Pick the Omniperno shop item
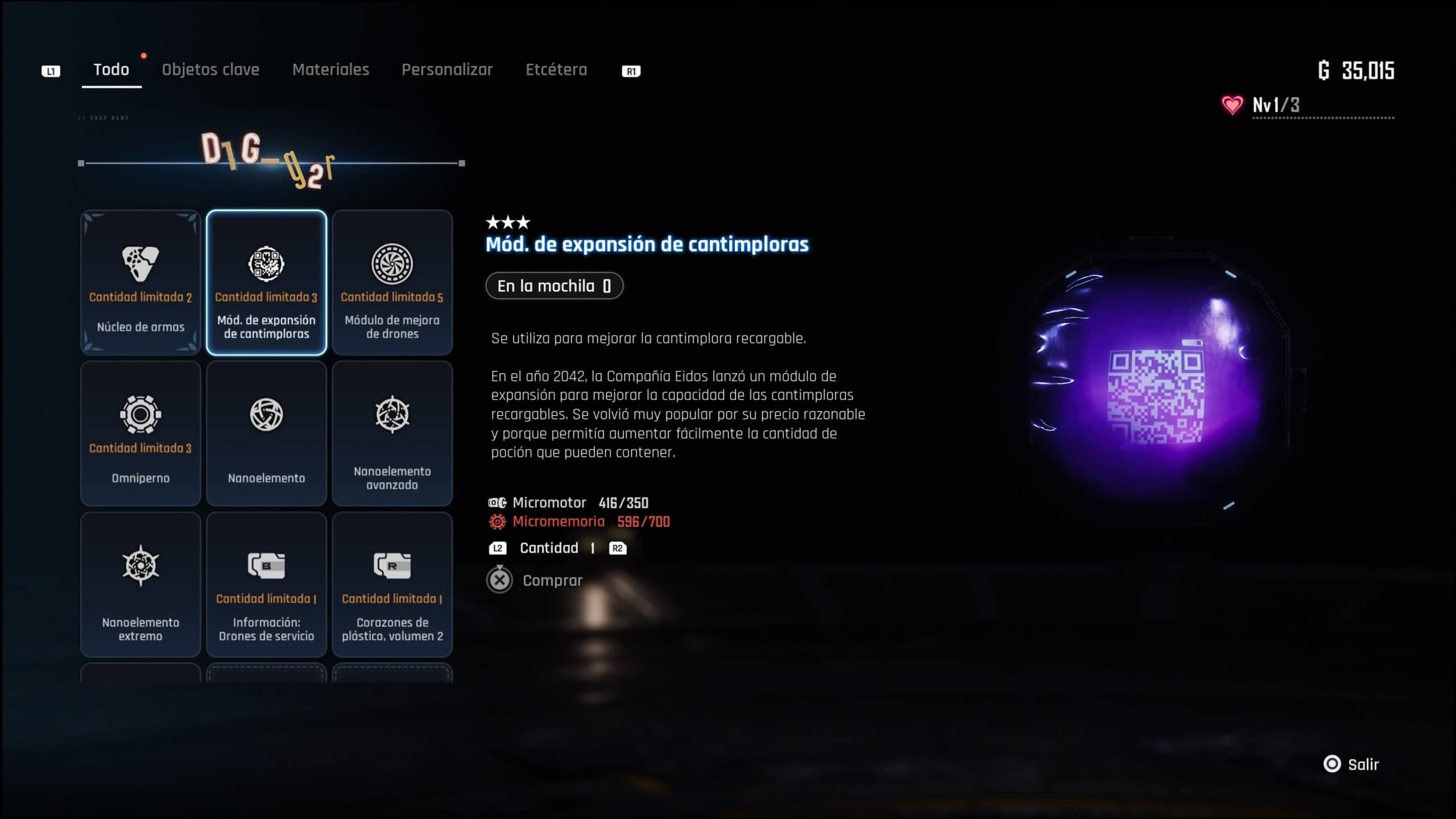The image size is (1456, 819). [140, 433]
